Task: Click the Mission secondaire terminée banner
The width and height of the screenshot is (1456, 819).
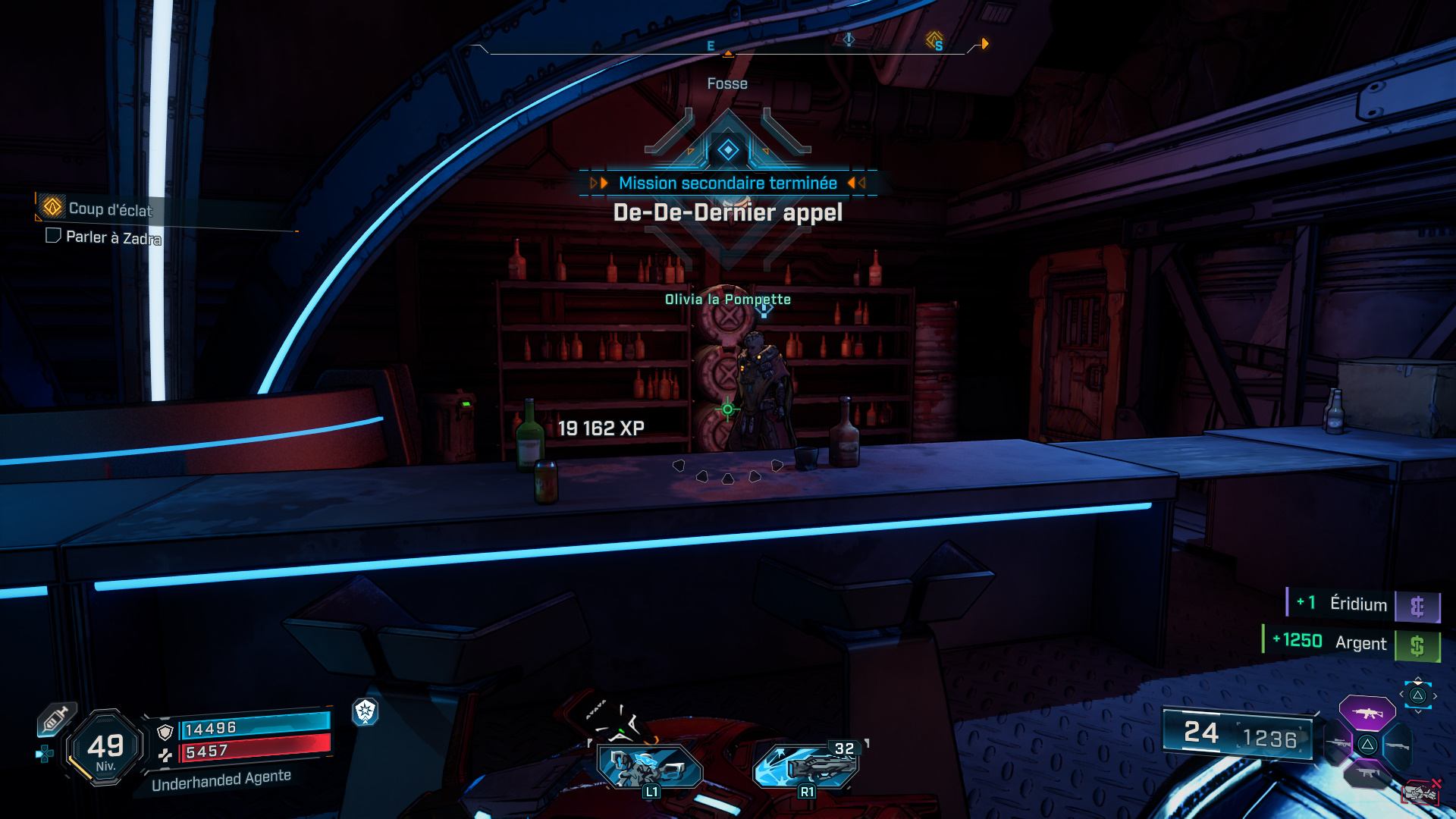Action: 727,183
